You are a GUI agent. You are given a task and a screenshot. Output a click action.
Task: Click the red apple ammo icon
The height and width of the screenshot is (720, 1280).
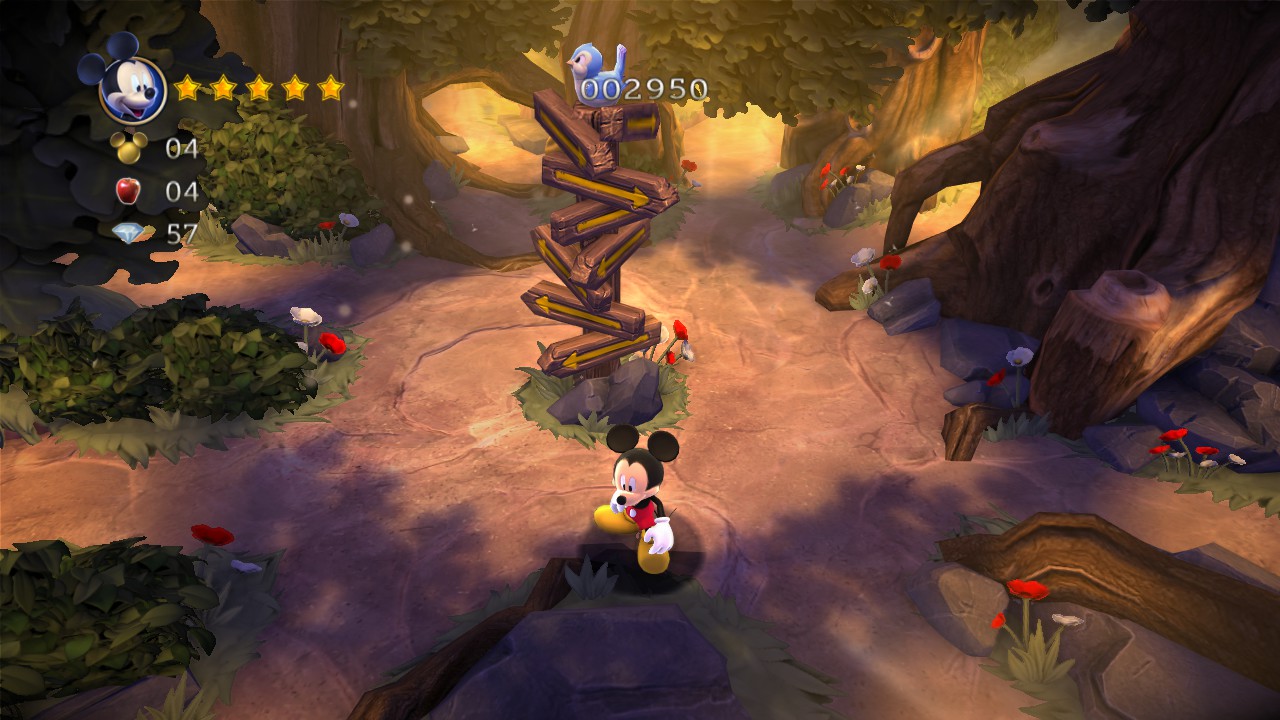click(128, 190)
